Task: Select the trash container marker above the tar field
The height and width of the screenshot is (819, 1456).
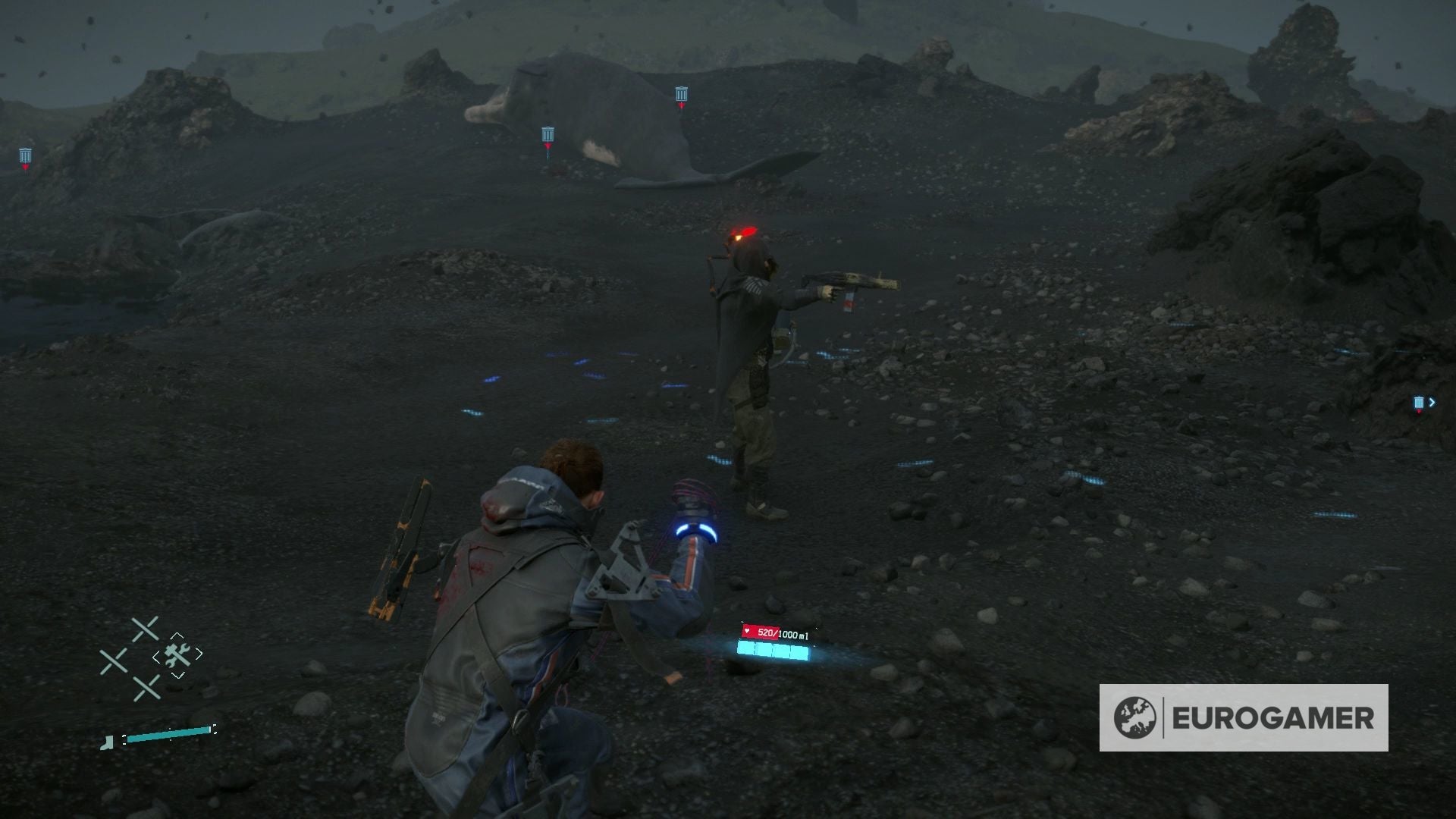Action: click(680, 94)
